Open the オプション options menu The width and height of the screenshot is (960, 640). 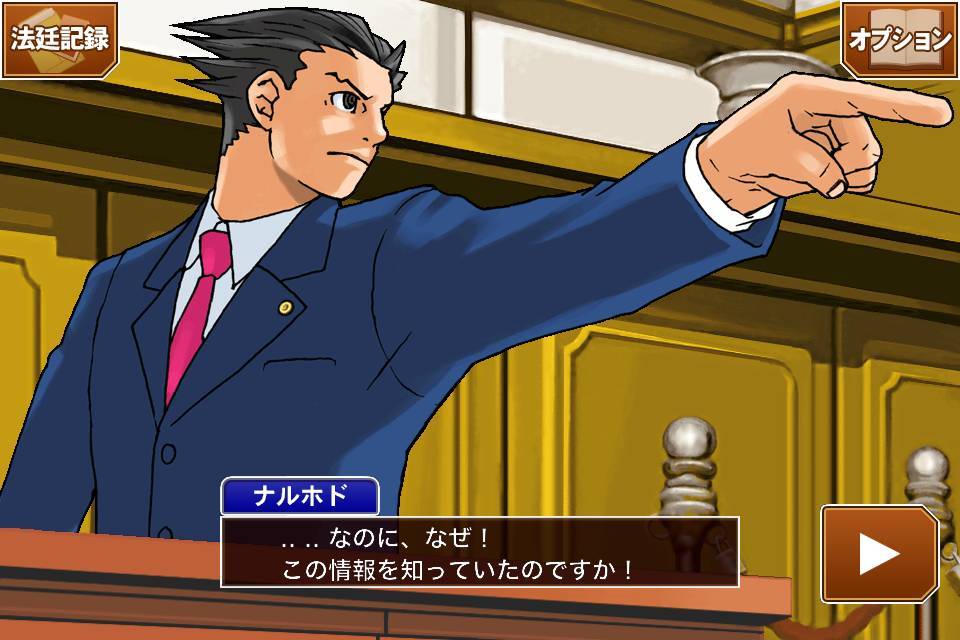[x=899, y=39]
